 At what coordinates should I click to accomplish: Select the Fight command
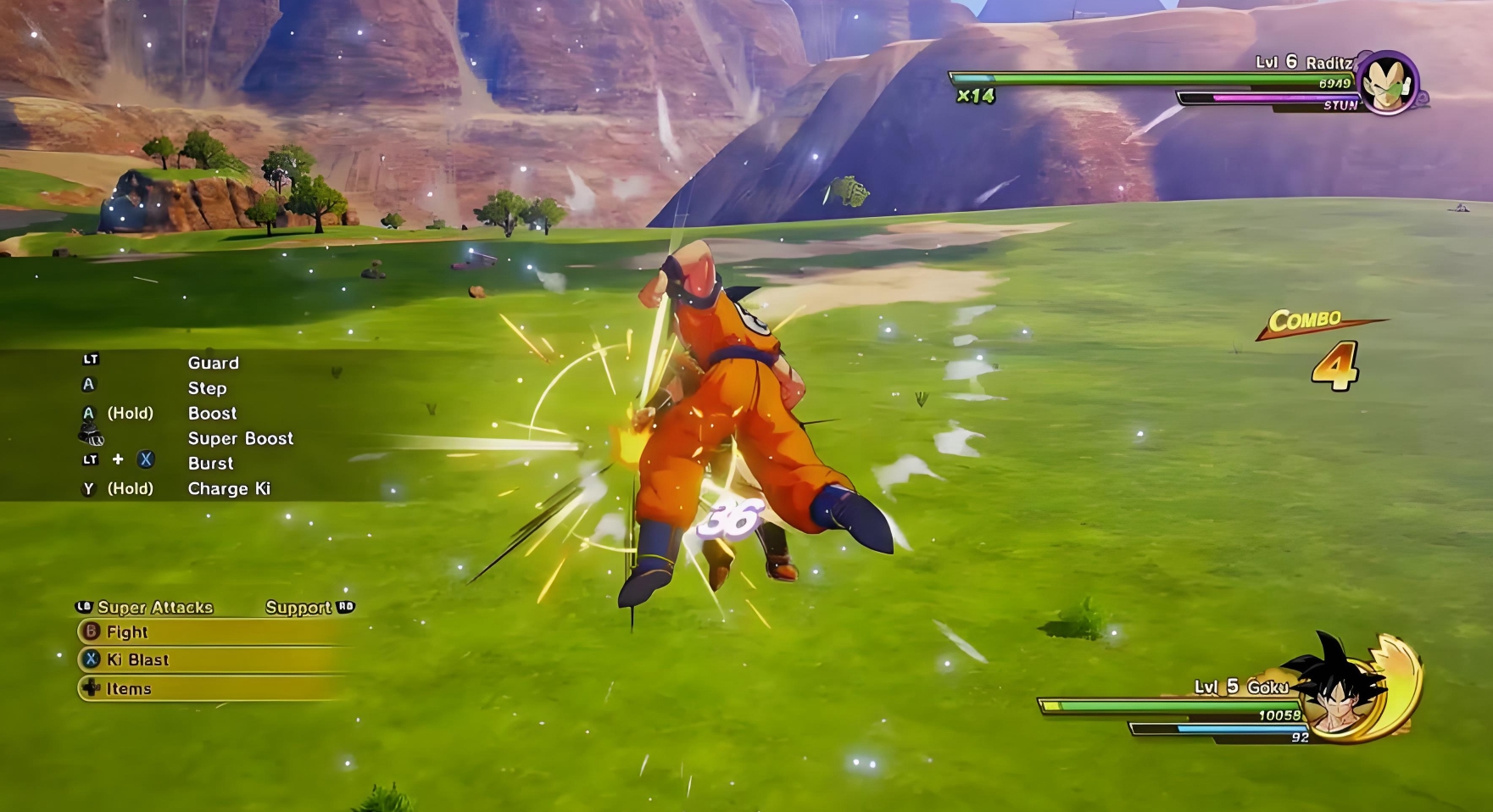tap(127, 632)
